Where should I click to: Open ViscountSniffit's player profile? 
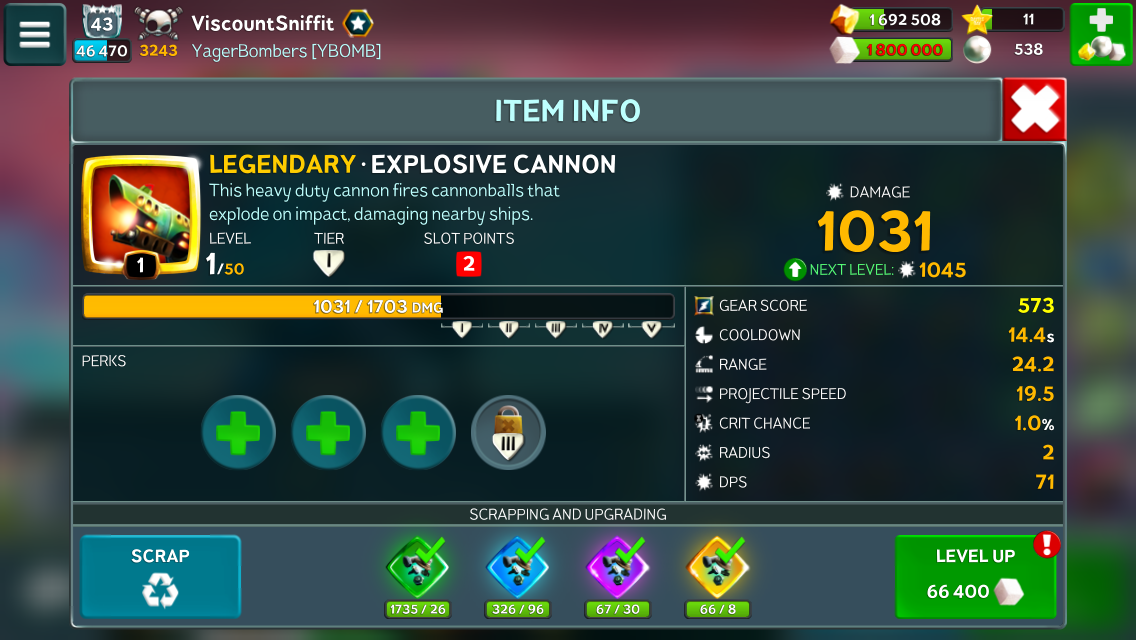pyautogui.click(x=263, y=23)
